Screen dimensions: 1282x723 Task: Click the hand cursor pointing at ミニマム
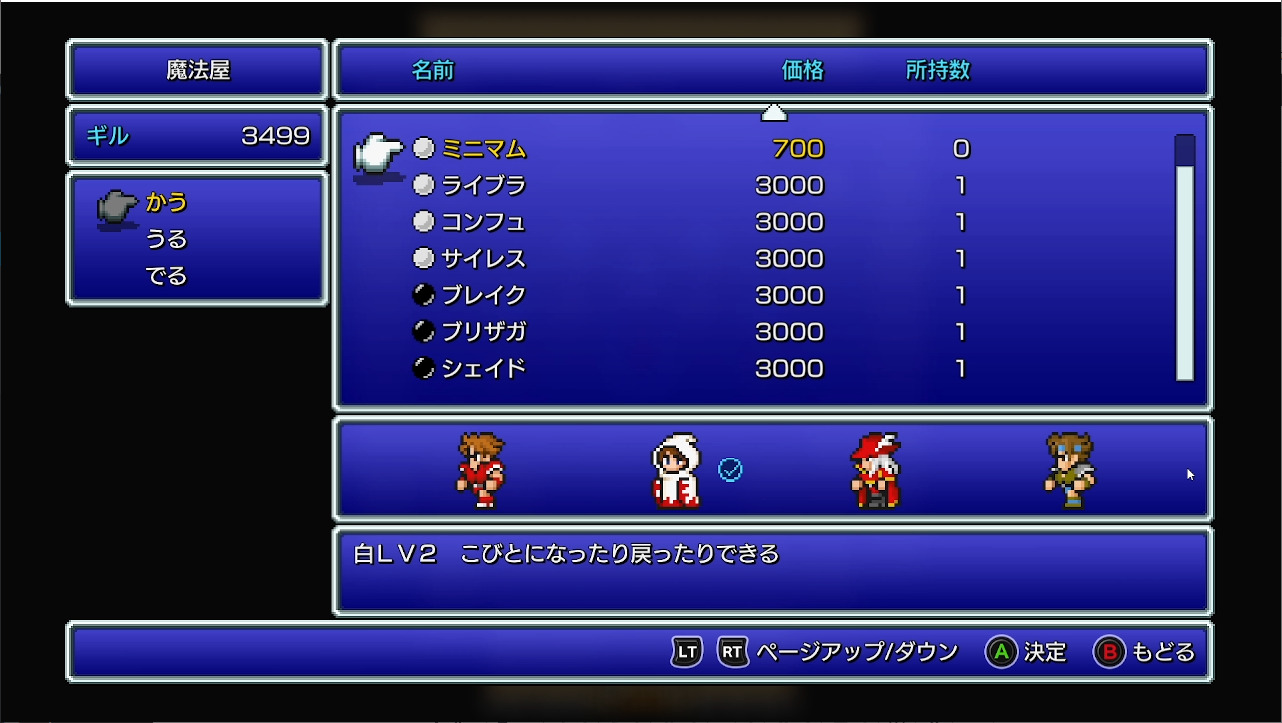pyautogui.click(x=378, y=155)
